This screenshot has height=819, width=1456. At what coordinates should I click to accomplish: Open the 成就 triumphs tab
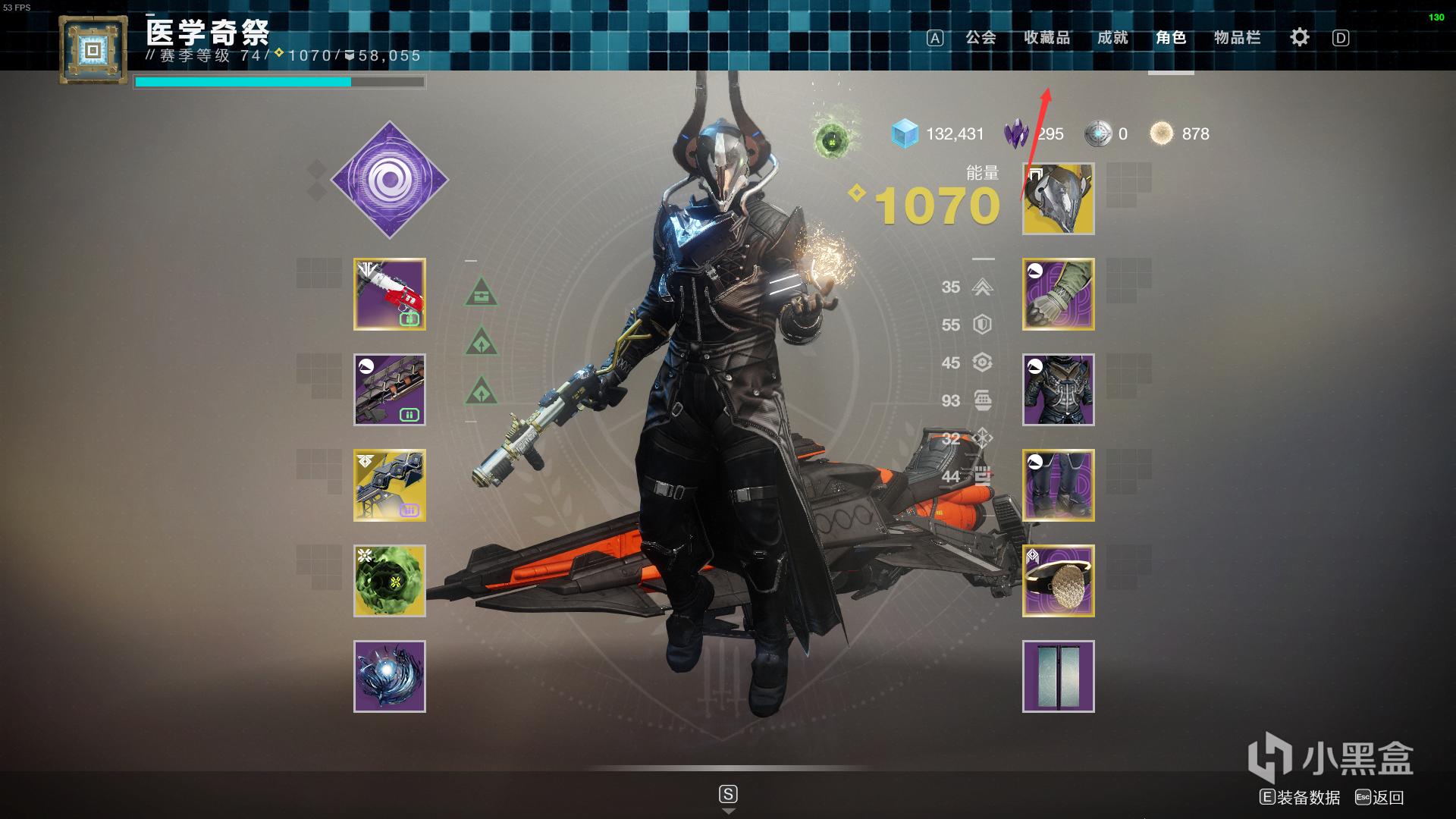click(1112, 38)
